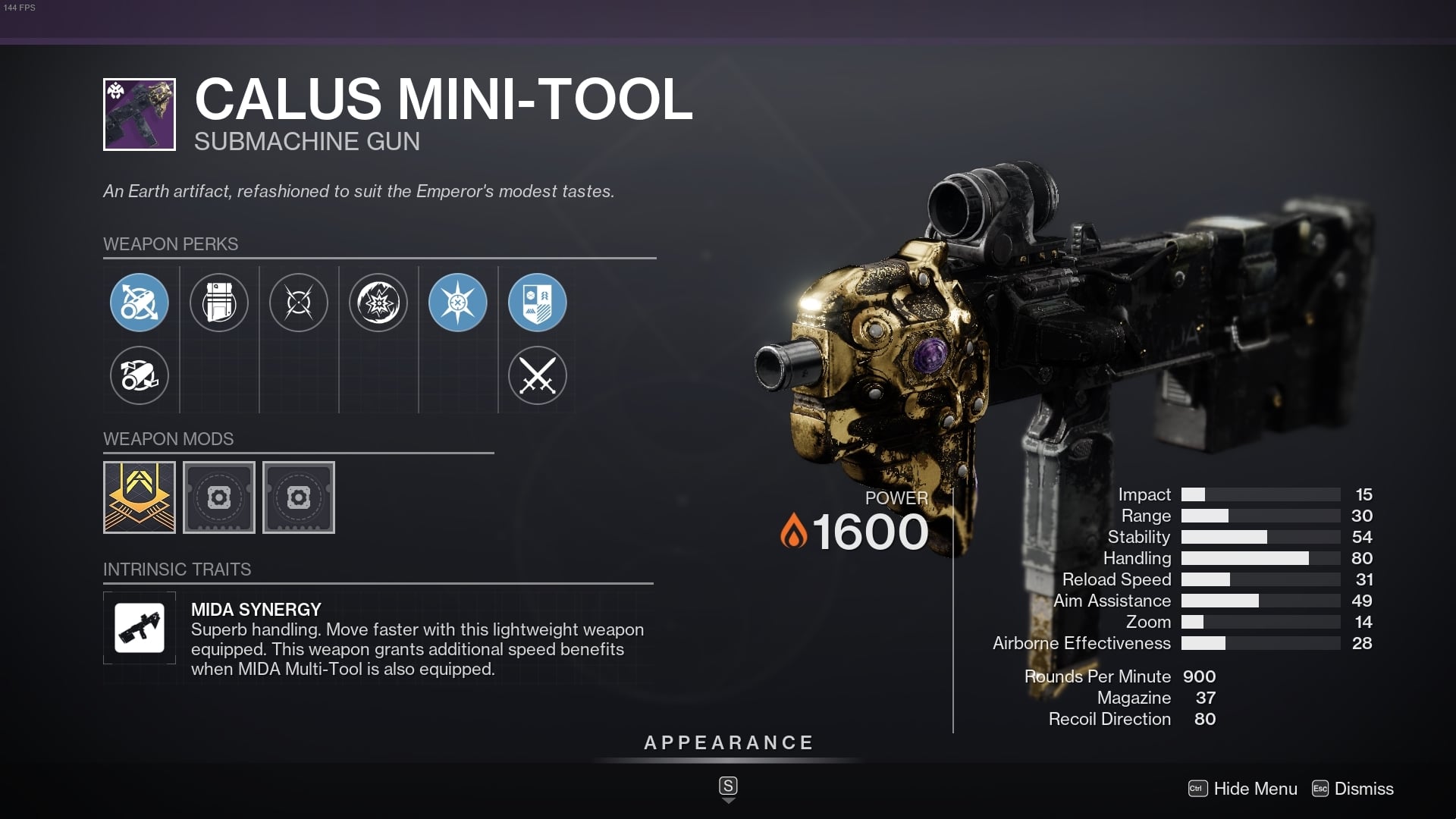Inspect the magazine perk icon

coord(219,302)
